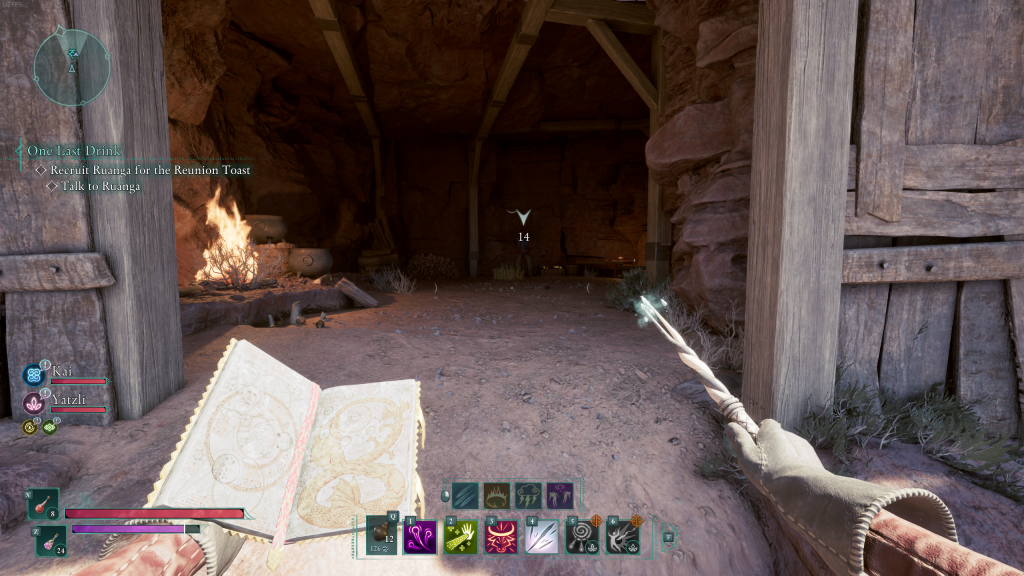Activate the red bull head ability
1024x576 pixels.
pos(500,537)
